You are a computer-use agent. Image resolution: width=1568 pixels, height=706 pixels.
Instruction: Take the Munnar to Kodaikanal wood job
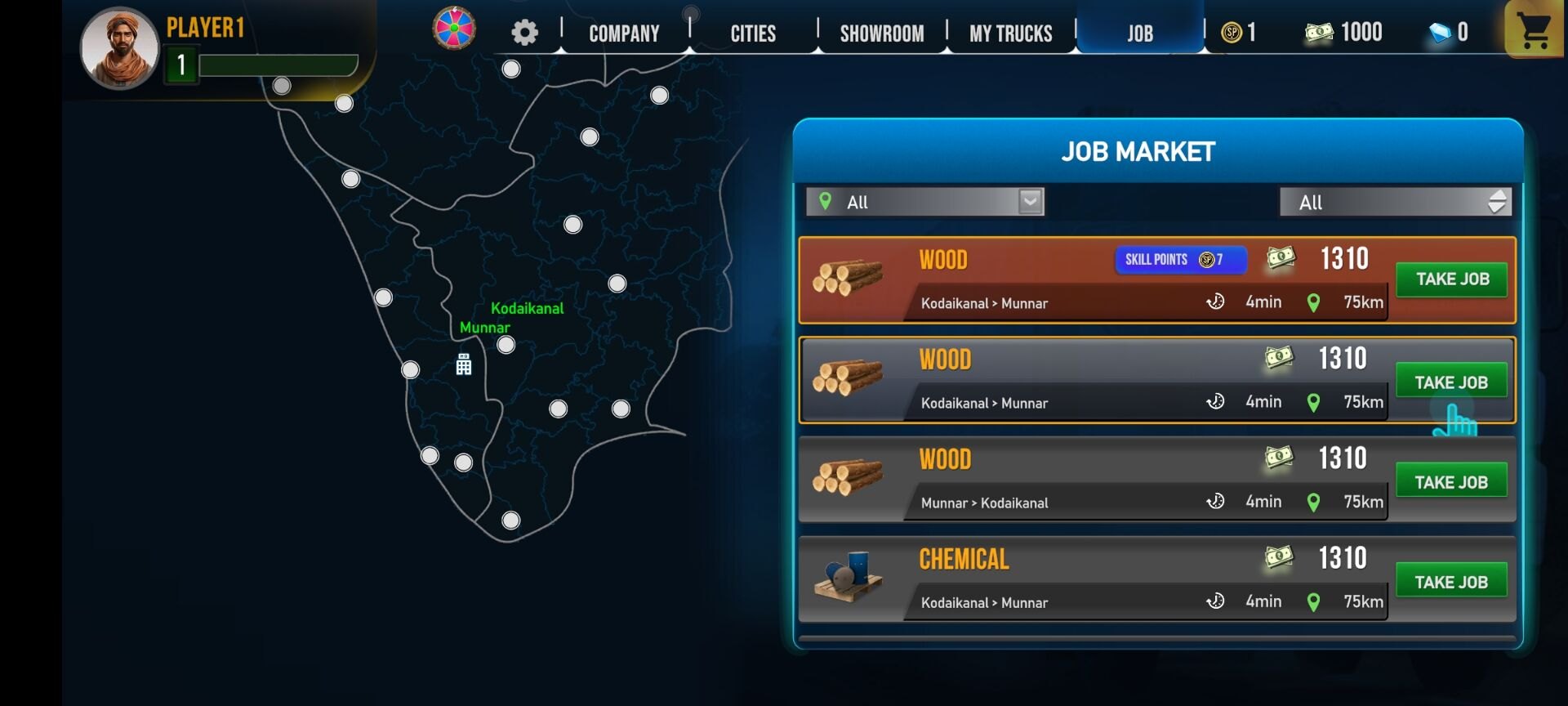tap(1451, 482)
